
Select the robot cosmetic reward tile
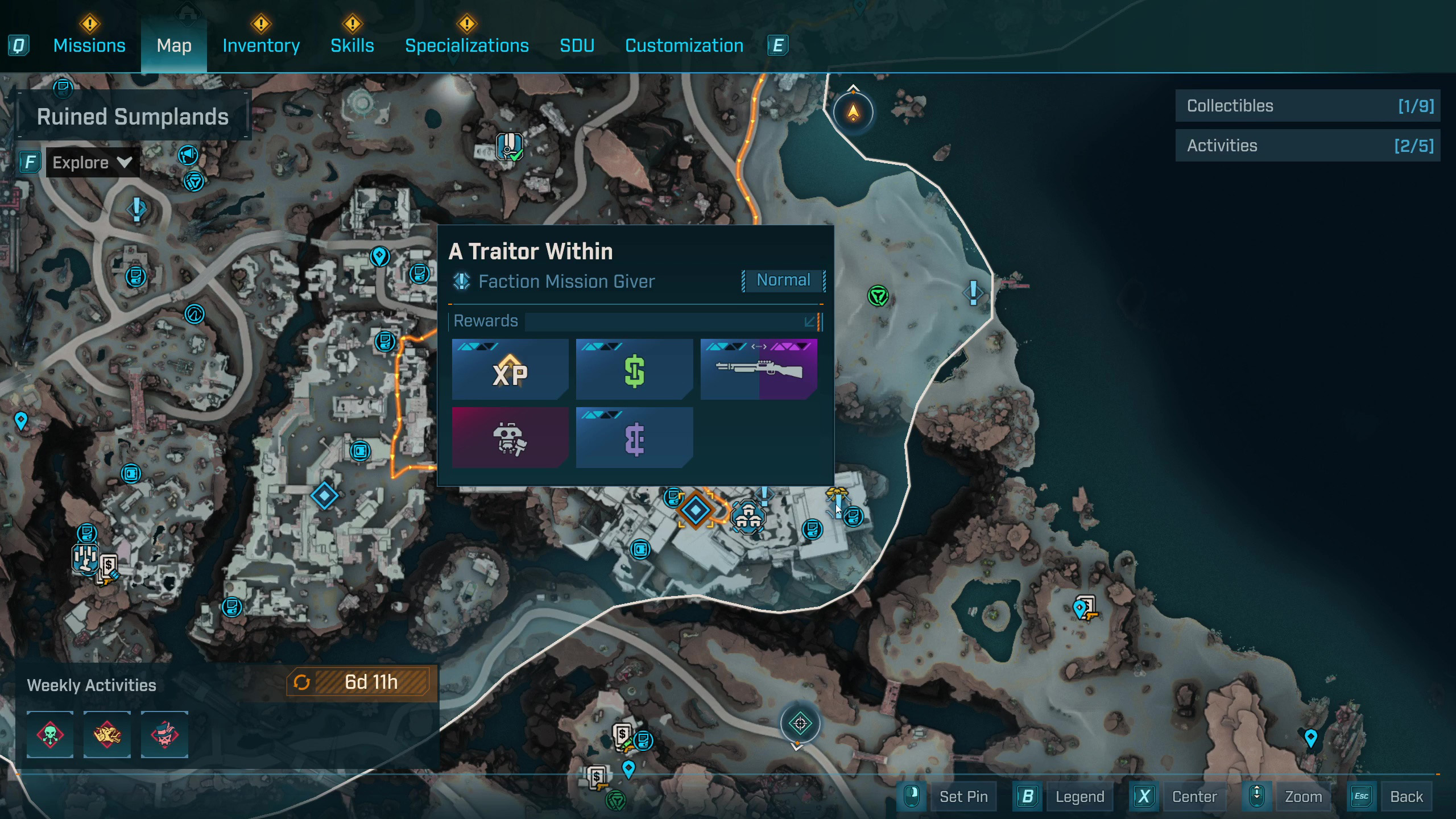(x=510, y=437)
